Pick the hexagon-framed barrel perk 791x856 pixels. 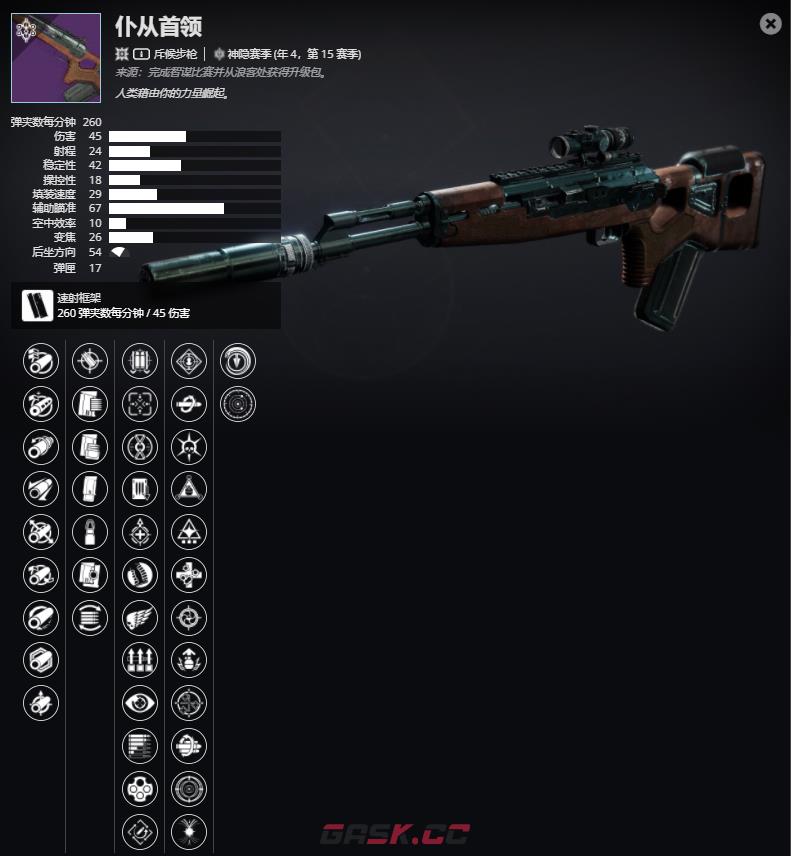click(x=41, y=660)
